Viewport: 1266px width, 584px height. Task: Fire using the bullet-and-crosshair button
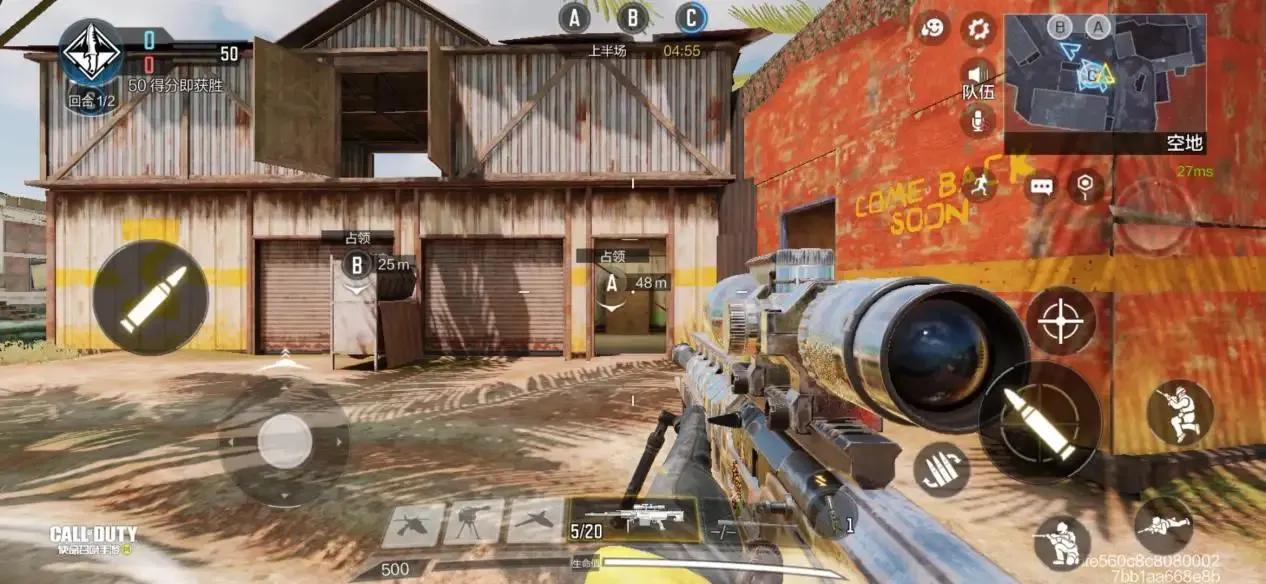pos(1039,422)
